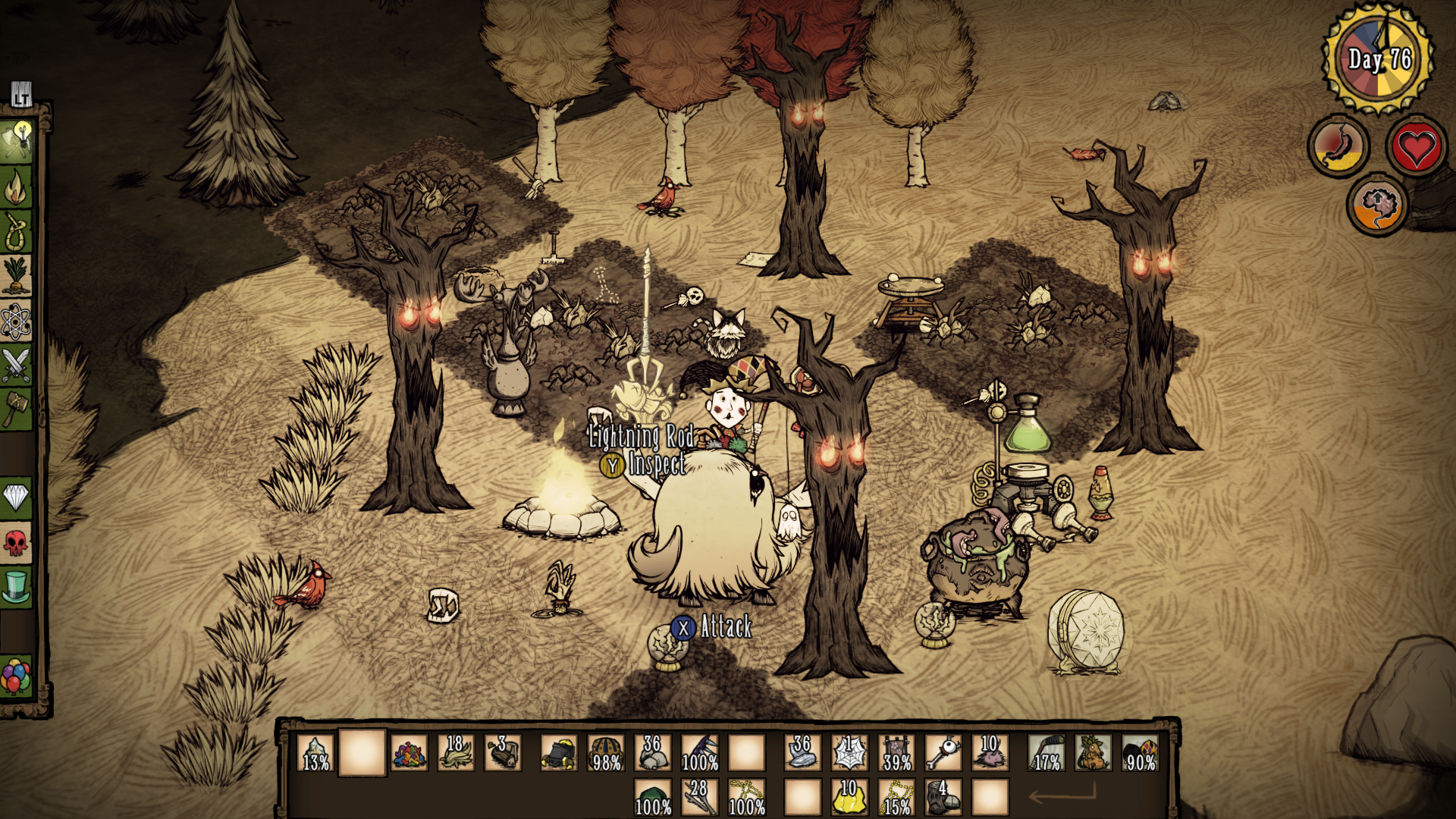Select the stack of 28 twigs
The height and width of the screenshot is (819, 1456).
[x=699, y=798]
